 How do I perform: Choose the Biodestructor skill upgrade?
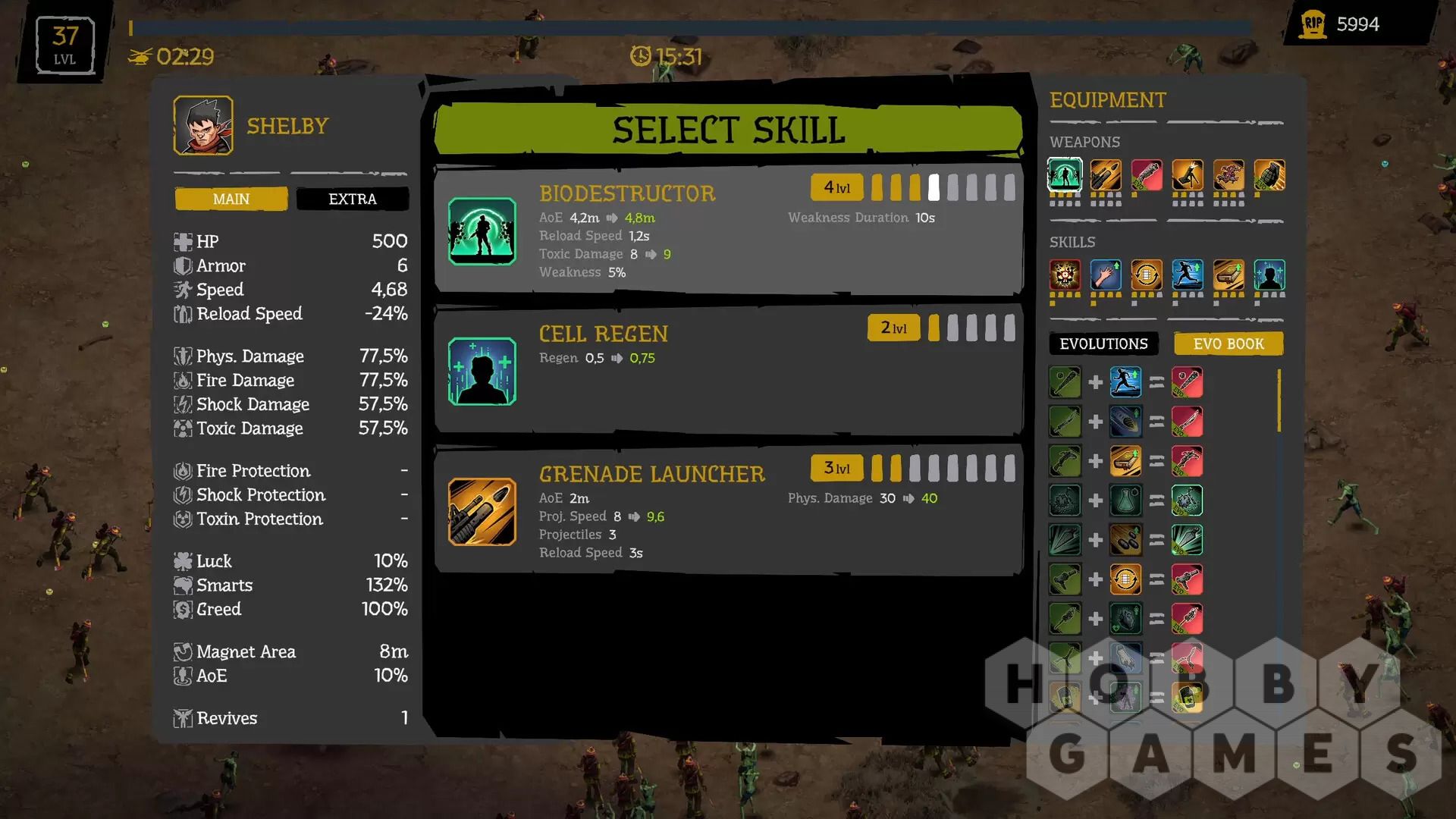click(728, 231)
